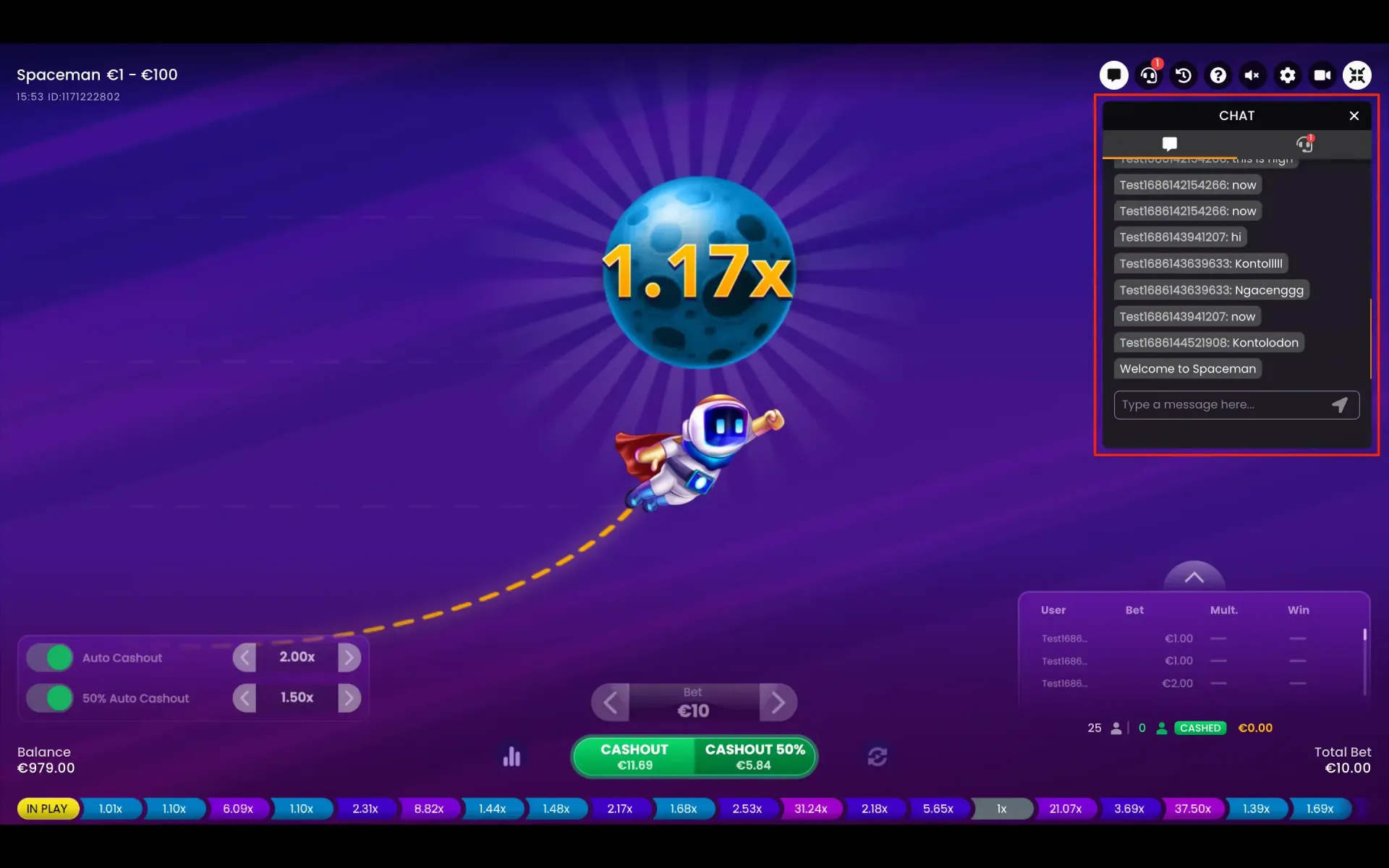View round history via the clock icon
Screen dimensions: 1389x868
[1184, 75]
